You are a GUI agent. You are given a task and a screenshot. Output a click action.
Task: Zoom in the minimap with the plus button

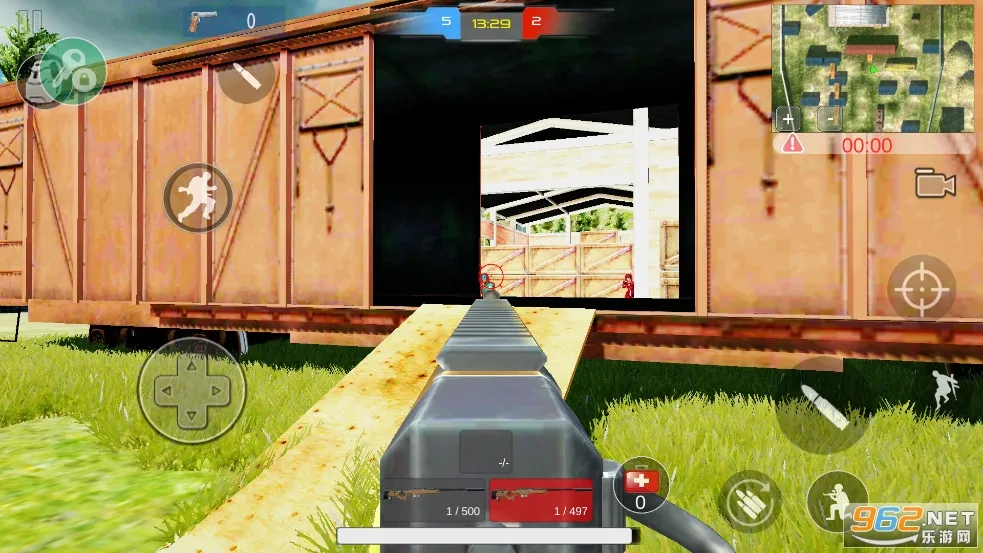point(789,118)
